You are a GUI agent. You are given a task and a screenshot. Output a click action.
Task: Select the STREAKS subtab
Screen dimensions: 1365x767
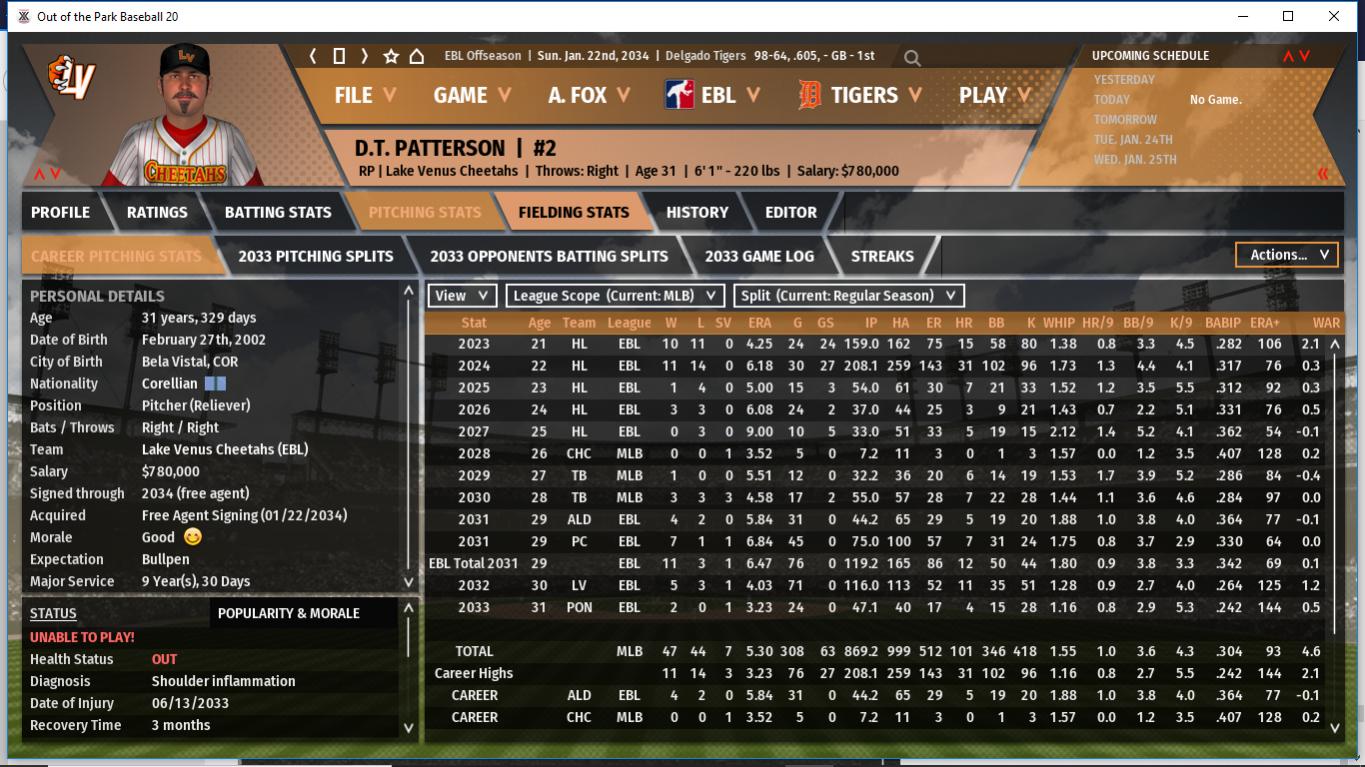[x=882, y=256]
